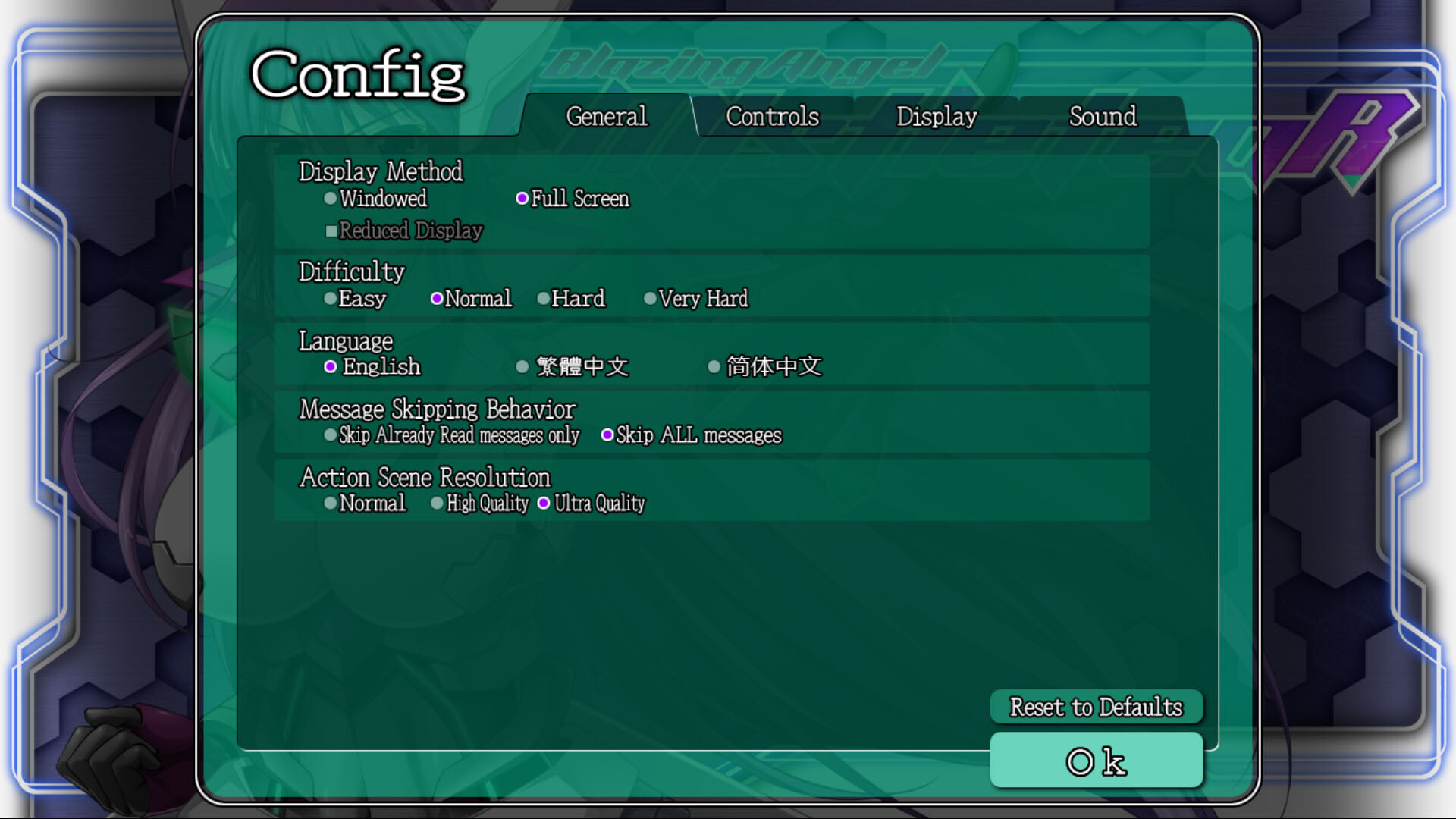Open the Display settings tab

point(937,117)
